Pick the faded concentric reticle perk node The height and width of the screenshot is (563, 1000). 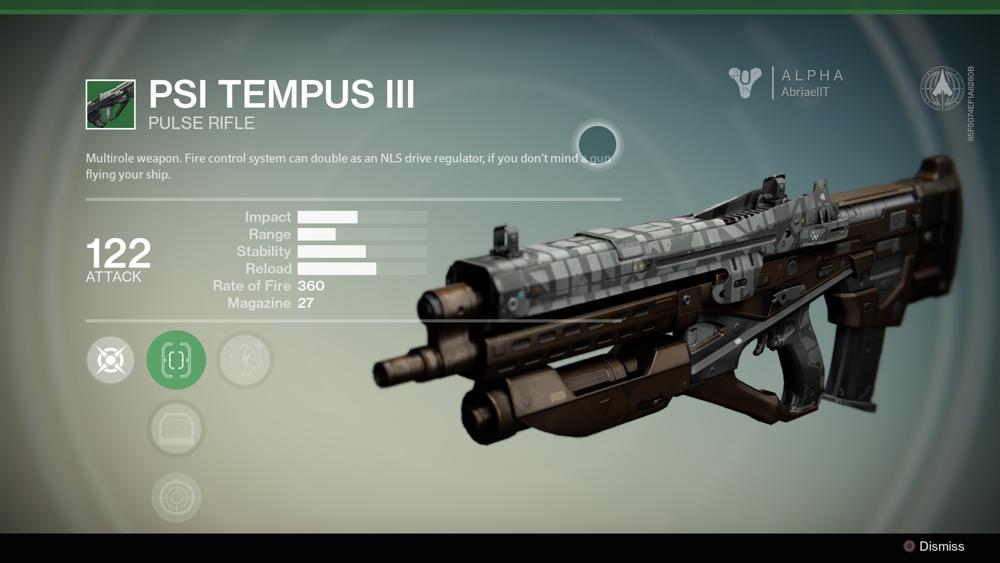click(x=176, y=497)
